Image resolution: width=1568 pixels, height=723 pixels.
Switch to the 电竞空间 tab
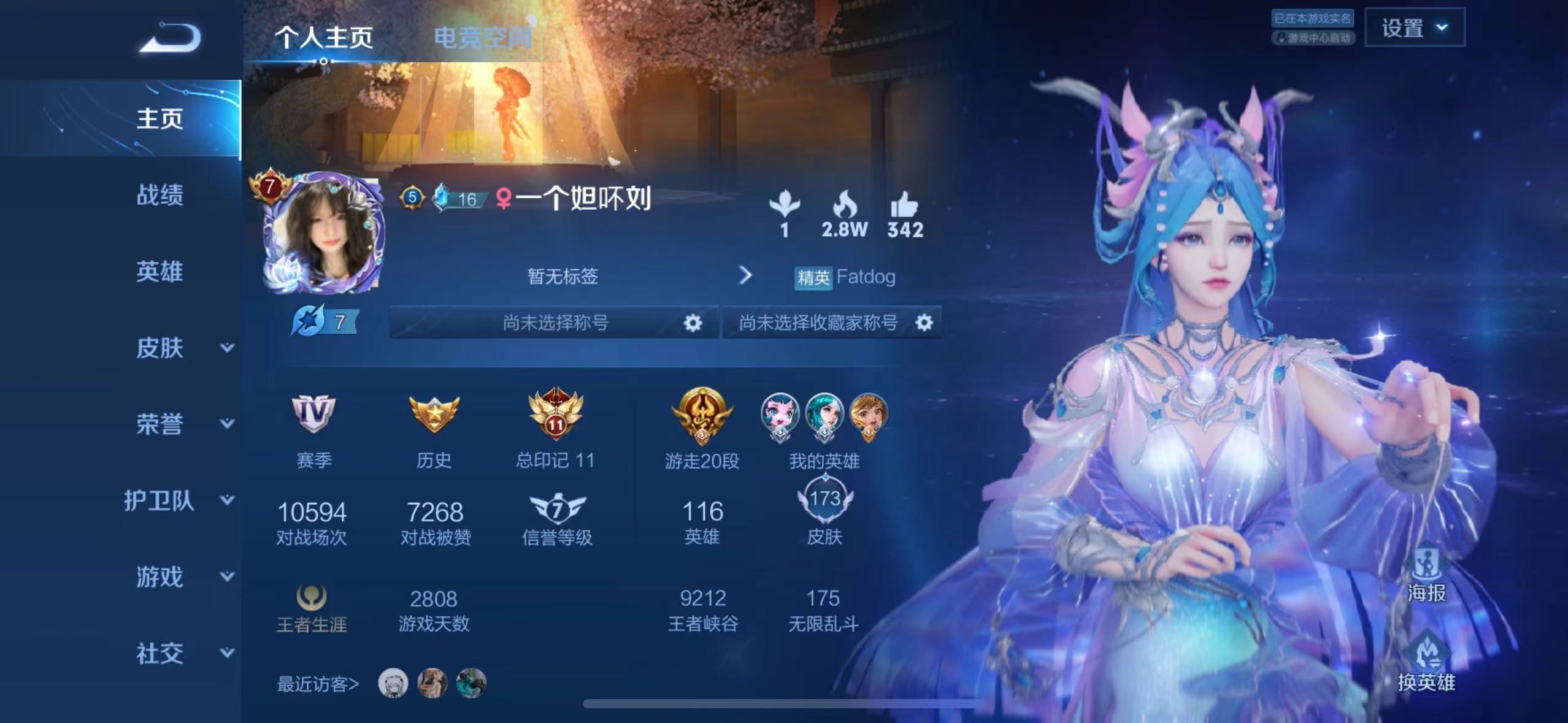485,37
